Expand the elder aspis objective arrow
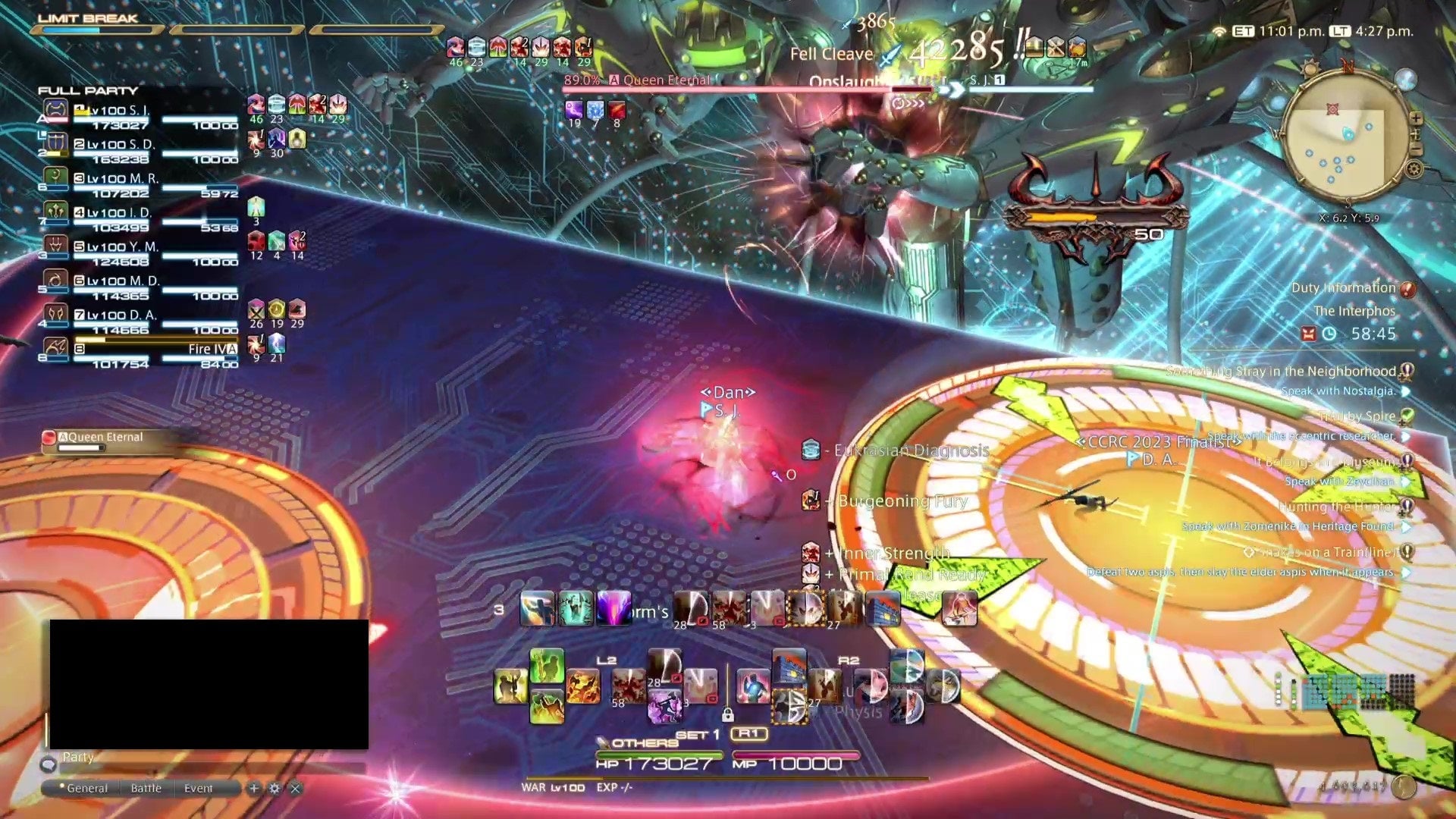 pyautogui.click(x=1407, y=574)
